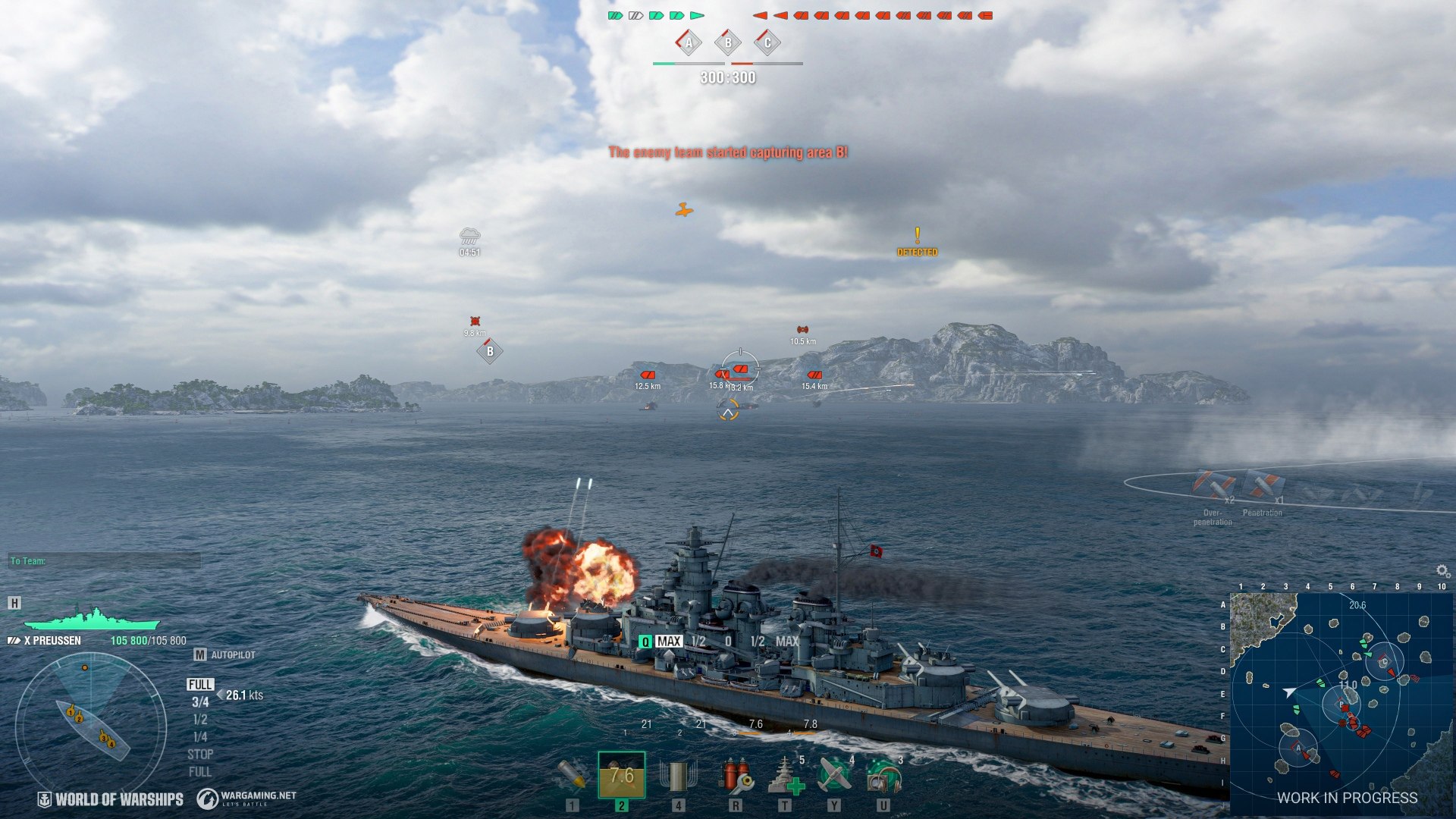This screenshot has width=1456, height=819.
Task: Select the secondary battery ammunition icon
Action: coord(677,774)
